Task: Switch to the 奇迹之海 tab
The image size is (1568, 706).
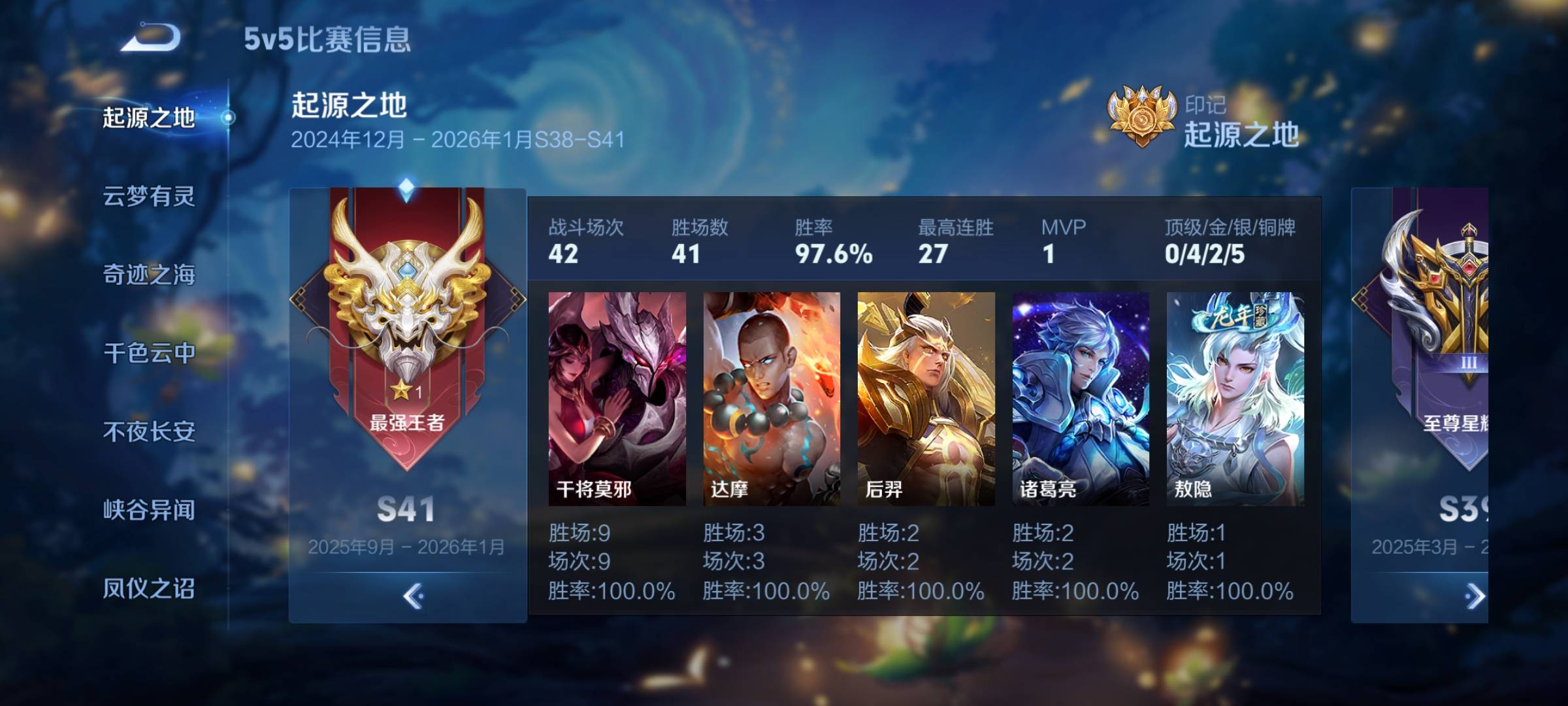Action: tap(150, 273)
